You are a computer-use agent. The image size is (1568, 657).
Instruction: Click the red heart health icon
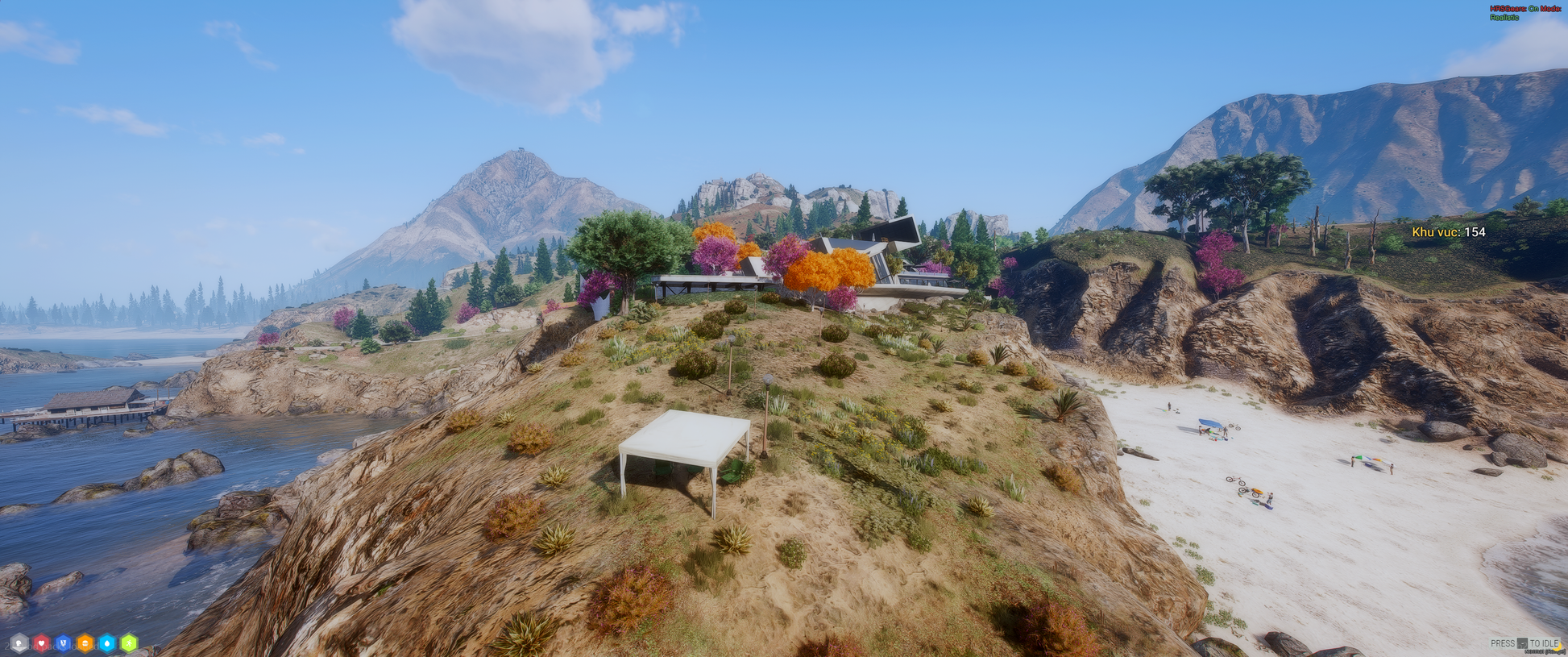41,643
